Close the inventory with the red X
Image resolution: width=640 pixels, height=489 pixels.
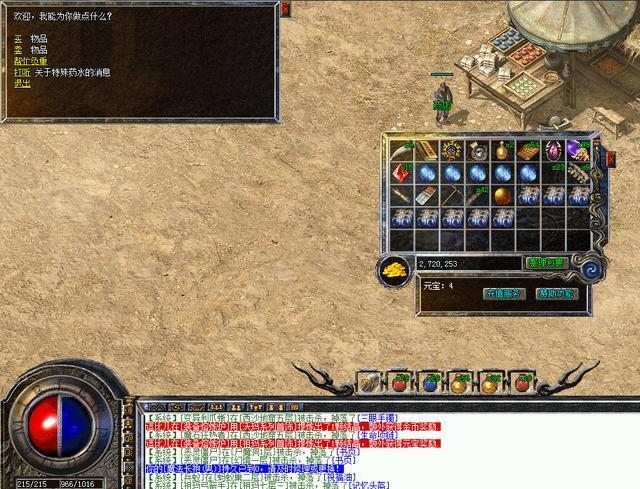coord(609,157)
